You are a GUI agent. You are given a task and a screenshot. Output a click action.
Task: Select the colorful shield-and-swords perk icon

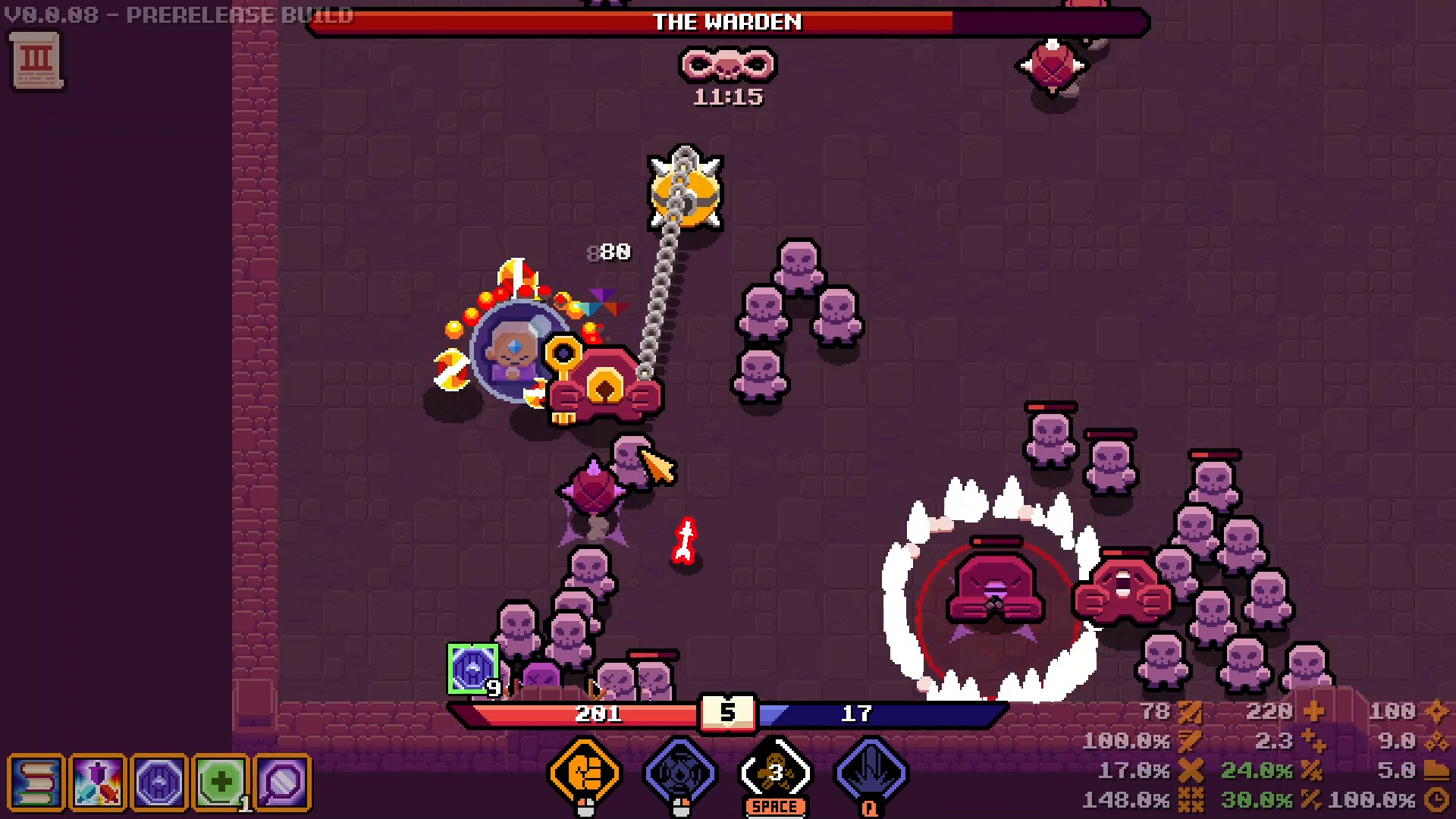96,783
